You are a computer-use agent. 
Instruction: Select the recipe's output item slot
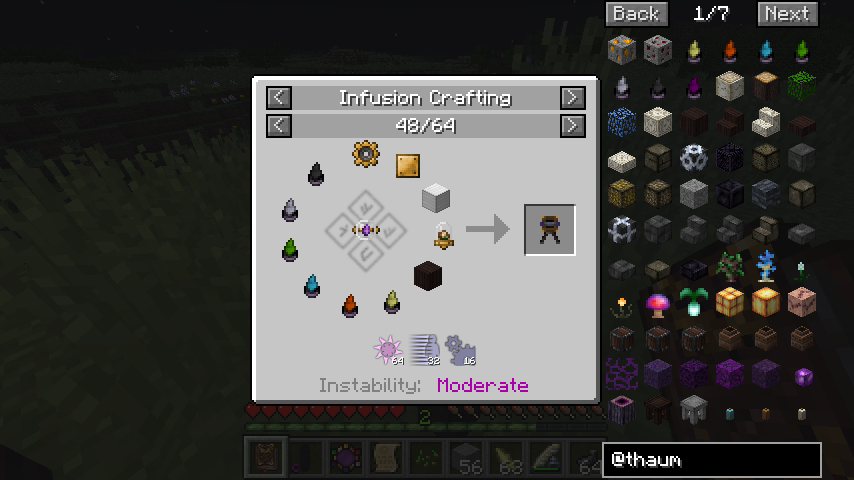(x=549, y=230)
